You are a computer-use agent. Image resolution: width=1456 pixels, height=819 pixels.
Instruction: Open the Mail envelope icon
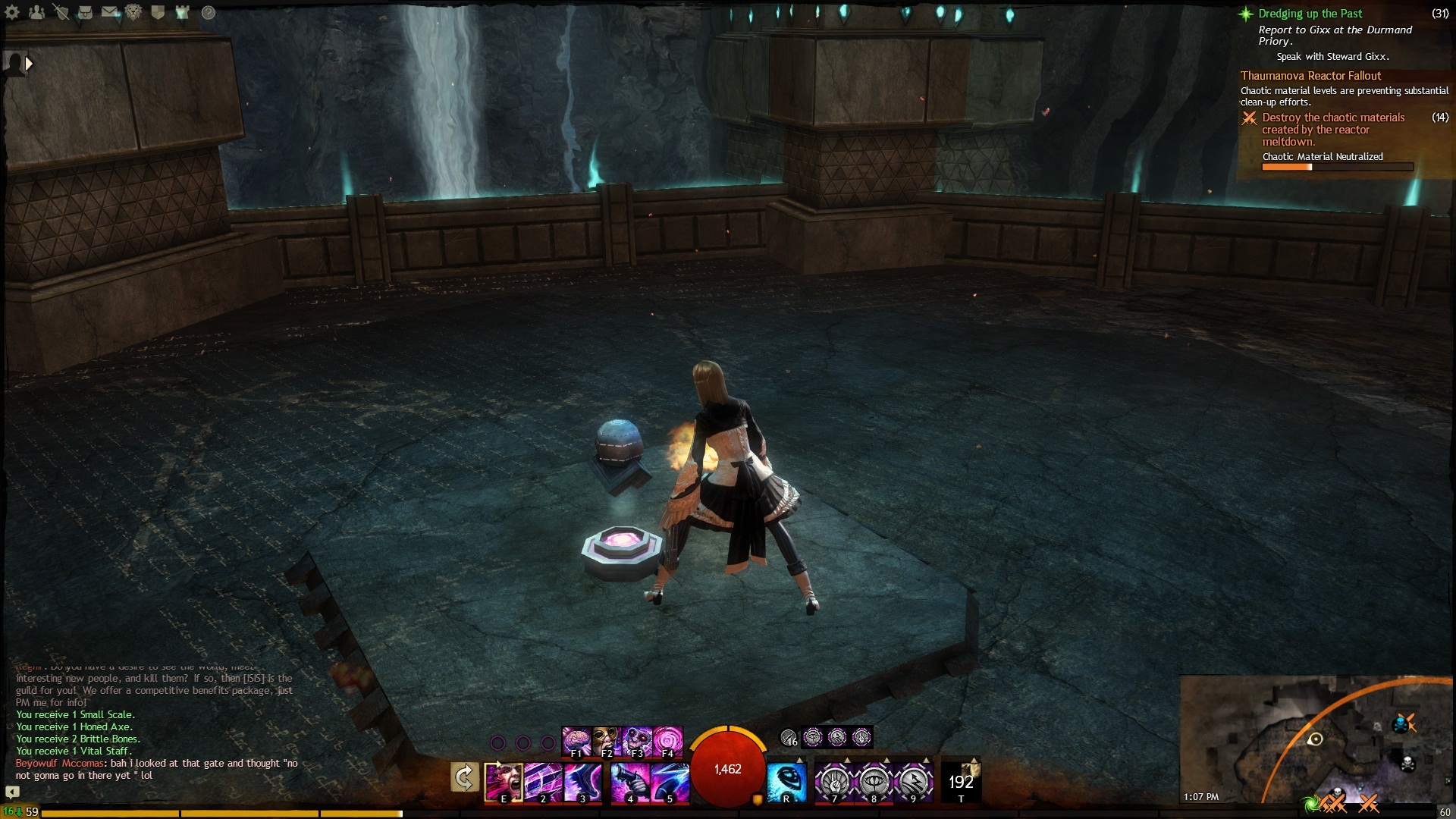point(109,12)
